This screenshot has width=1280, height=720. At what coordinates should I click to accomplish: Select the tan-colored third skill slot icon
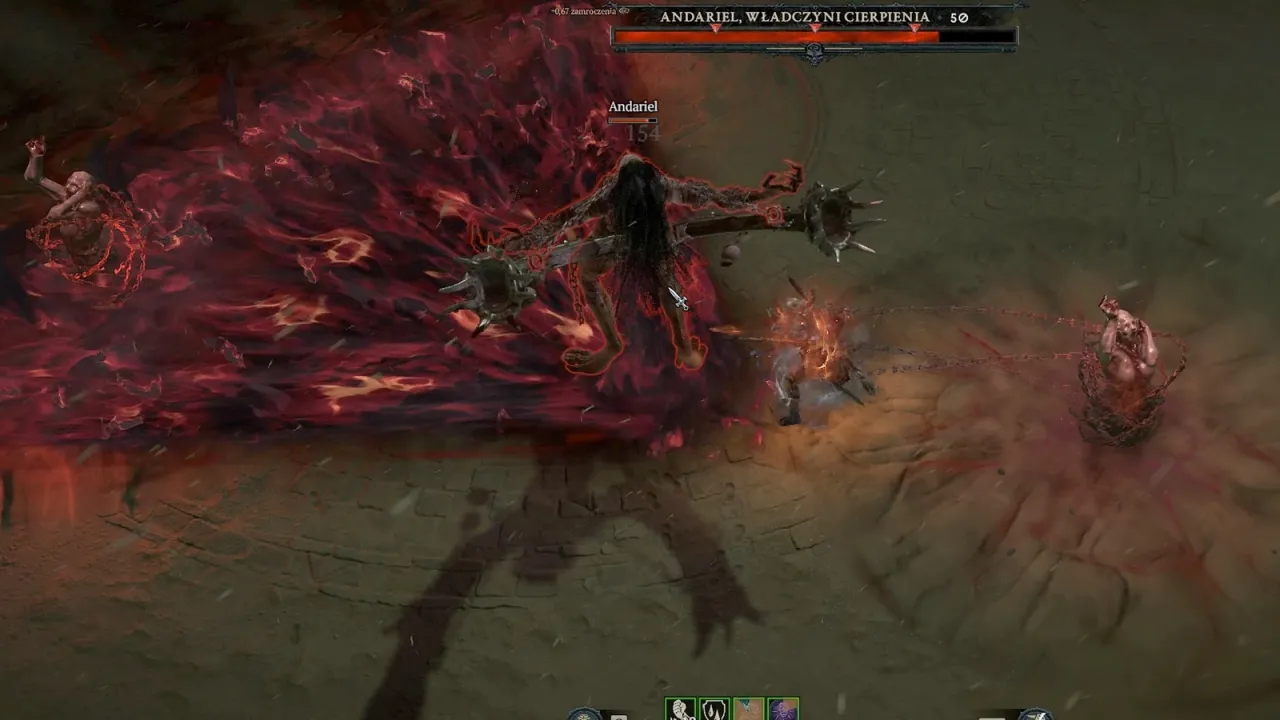[748, 714]
